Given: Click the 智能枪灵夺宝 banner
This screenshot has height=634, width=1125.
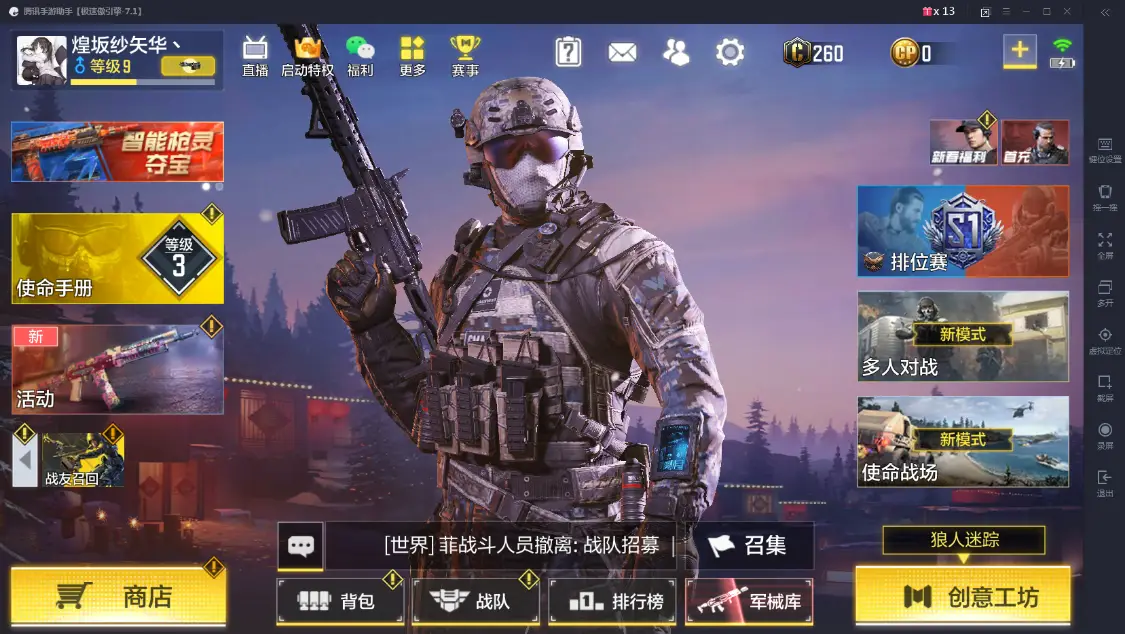Looking at the screenshot, I should tap(117, 151).
